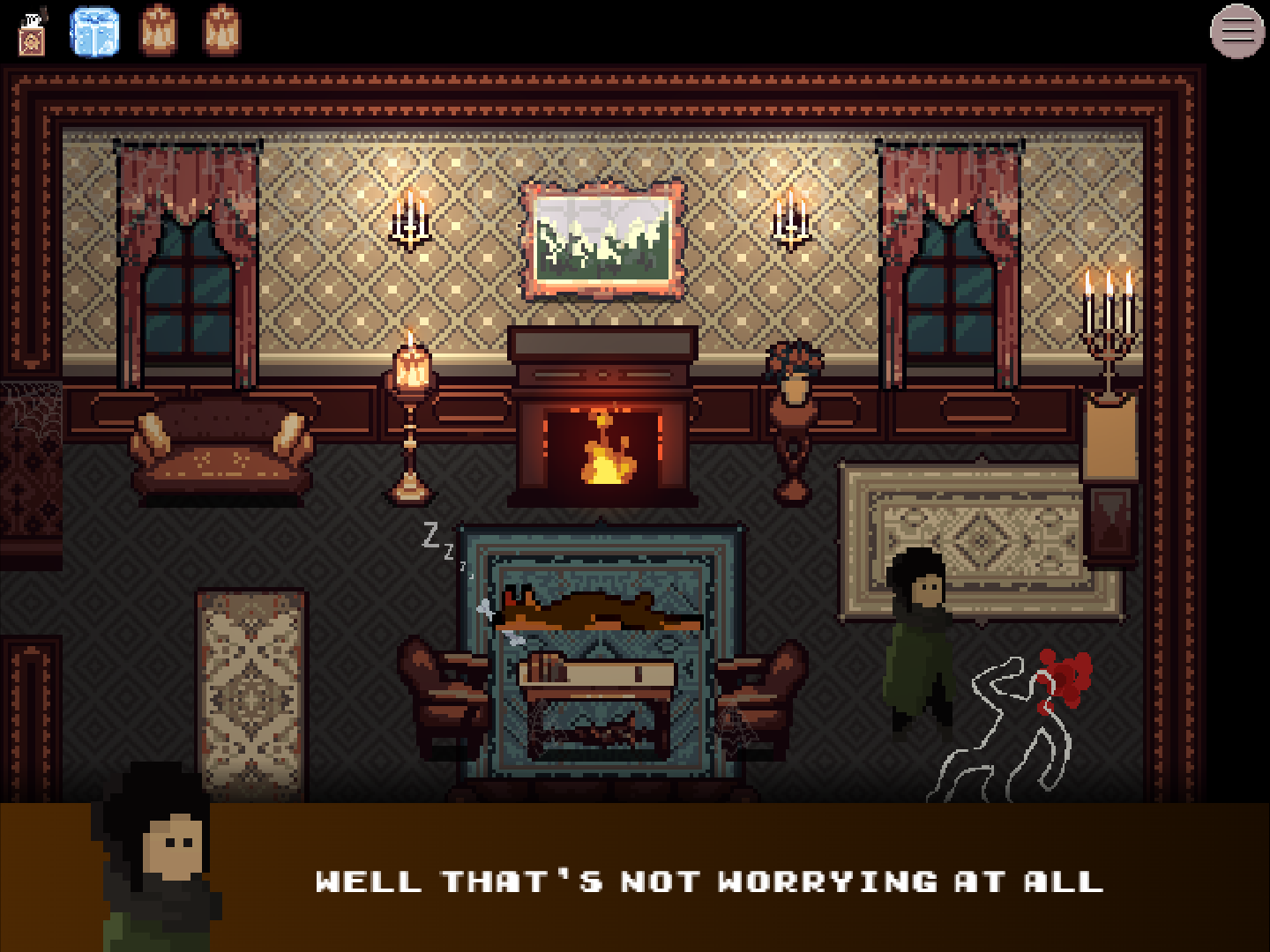Image resolution: width=1270 pixels, height=952 pixels.
Task: Select the lighter from the inventory
Action: click(x=32, y=32)
